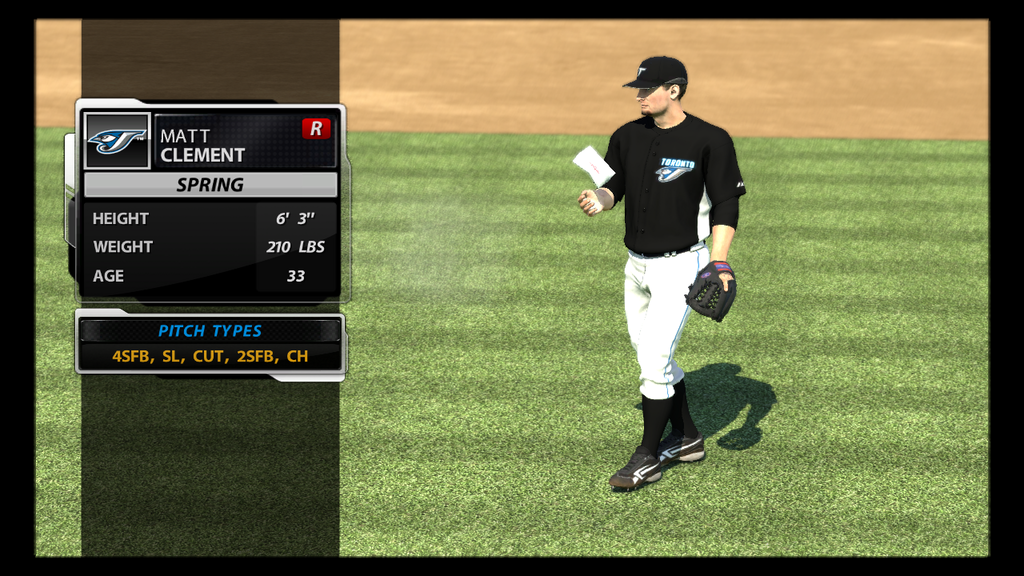Image resolution: width=1024 pixels, height=576 pixels.
Task: Click the red R handedness badge
Action: [316, 128]
